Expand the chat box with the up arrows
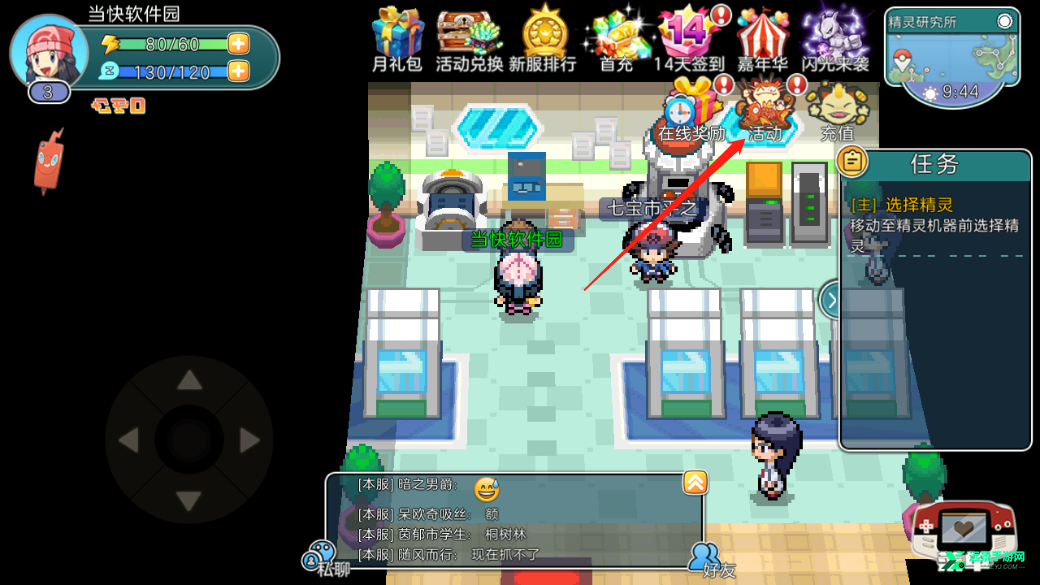Screen dimensions: 1040x585 pyautogui.click(x=694, y=484)
